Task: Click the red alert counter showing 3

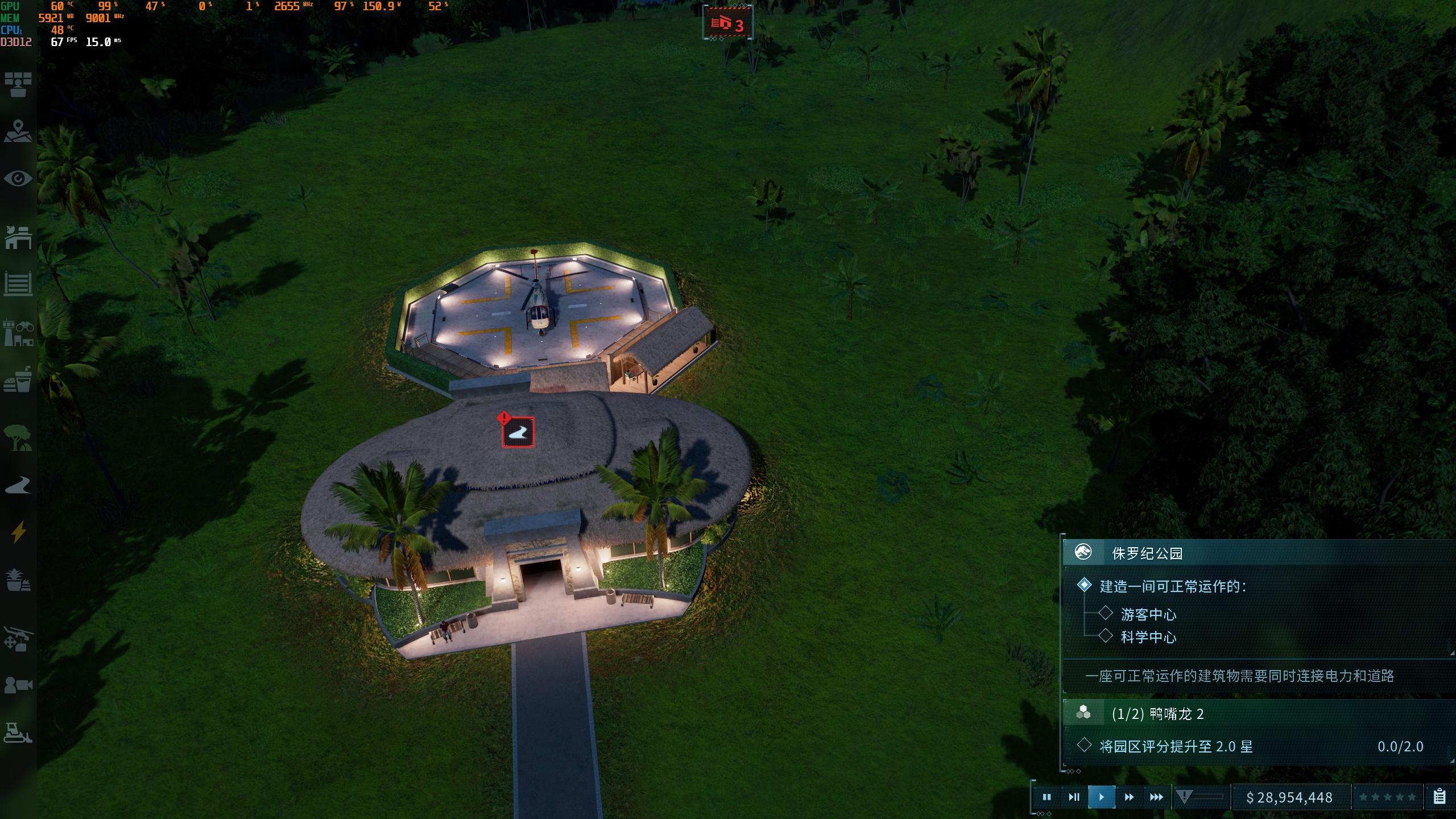Action: 729,24
